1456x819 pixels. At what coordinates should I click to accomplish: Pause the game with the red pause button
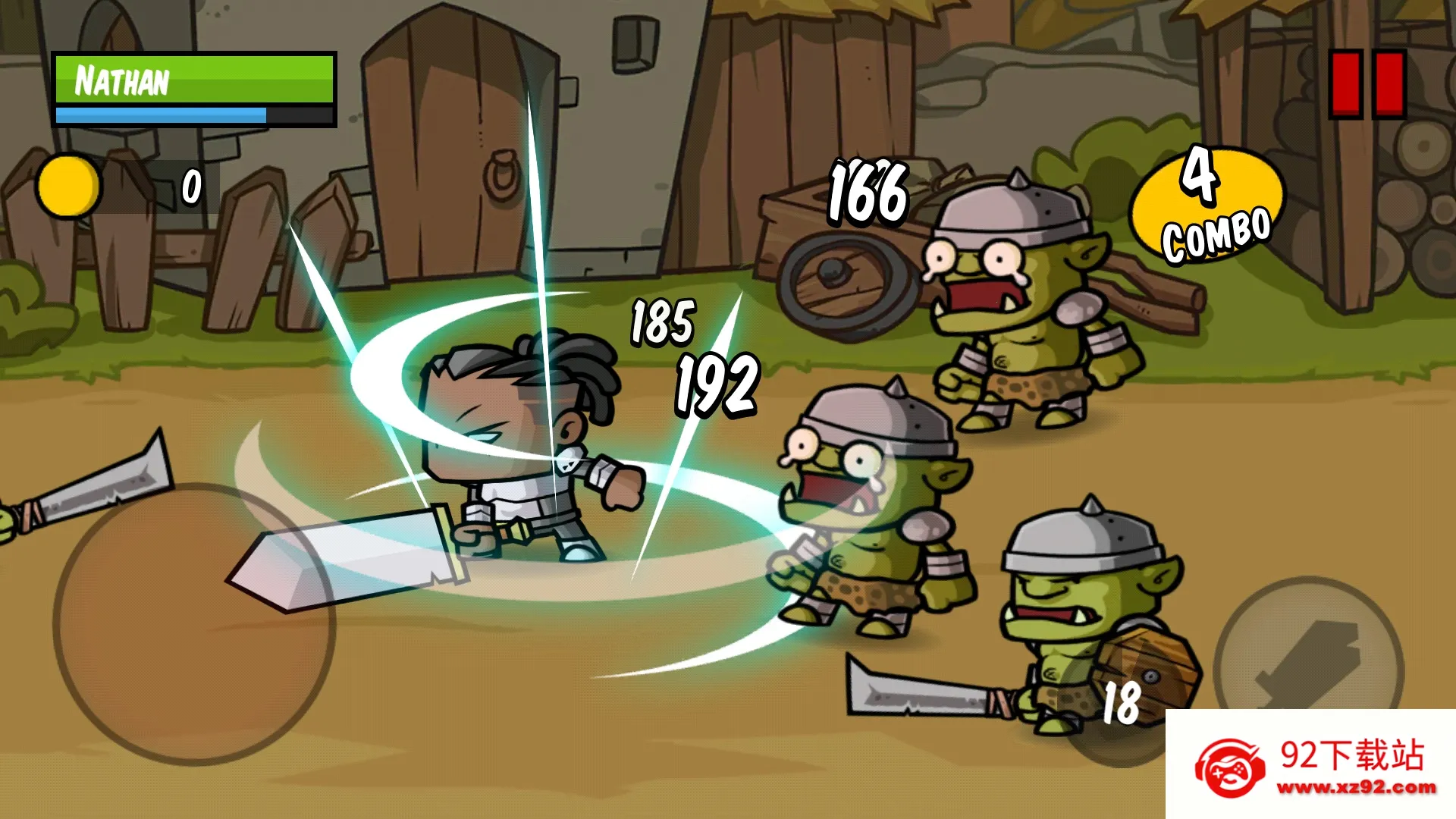[x=1367, y=84]
